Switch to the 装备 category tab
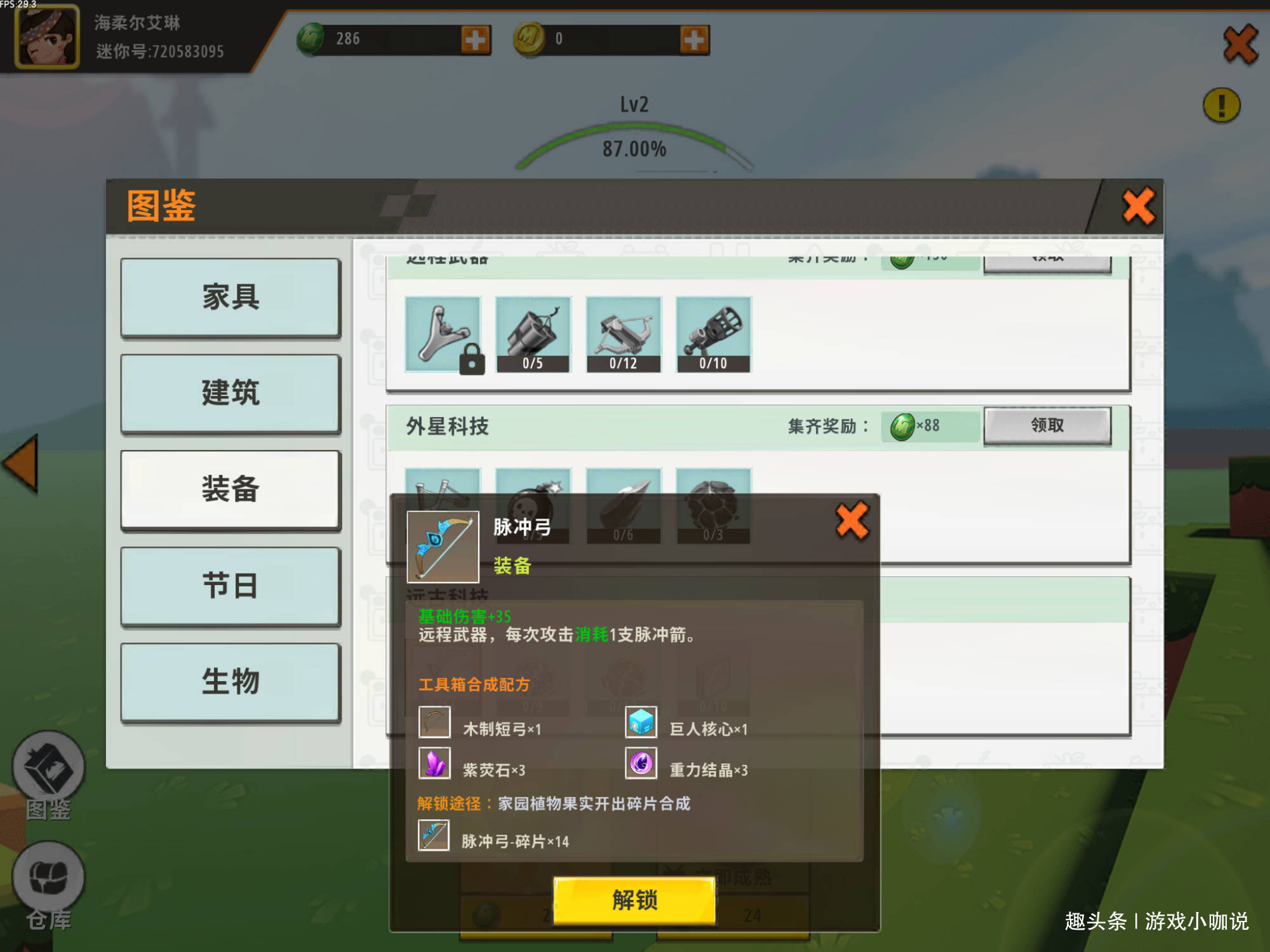The width and height of the screenshot is (1270, 952). pyautogui.click(x=230, y=490)
